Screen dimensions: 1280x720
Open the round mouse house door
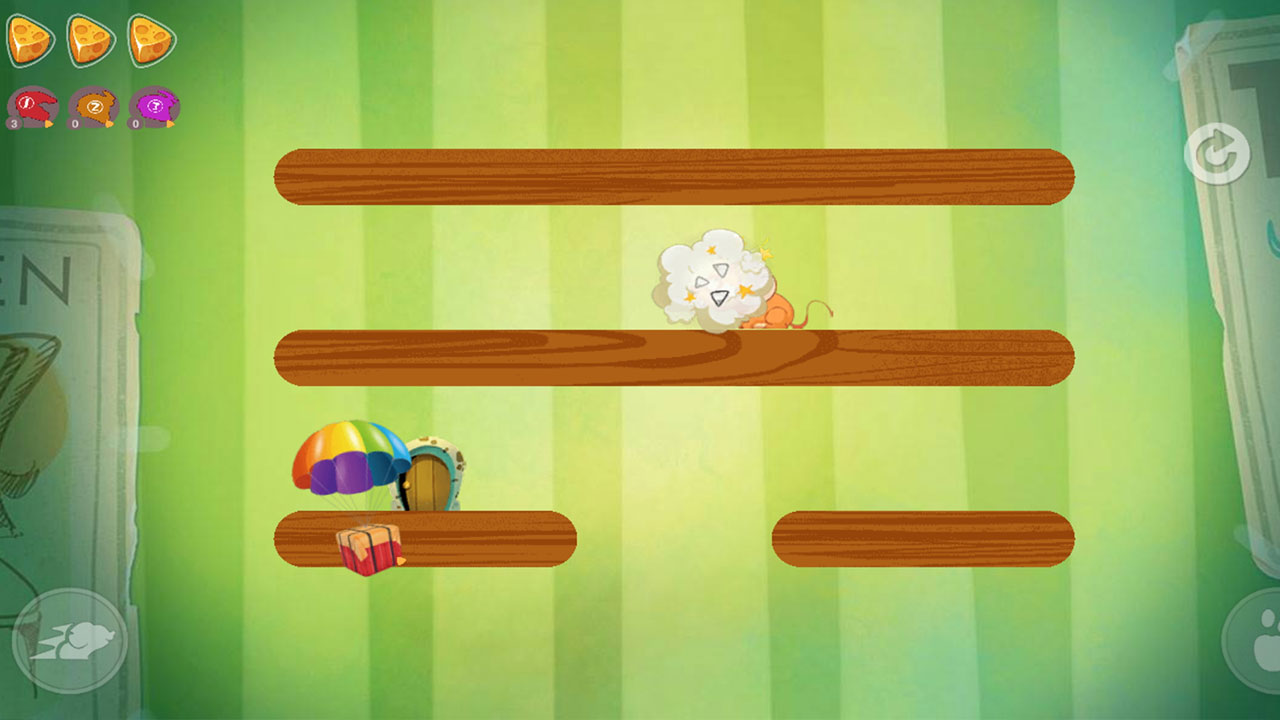coord(430,478)
